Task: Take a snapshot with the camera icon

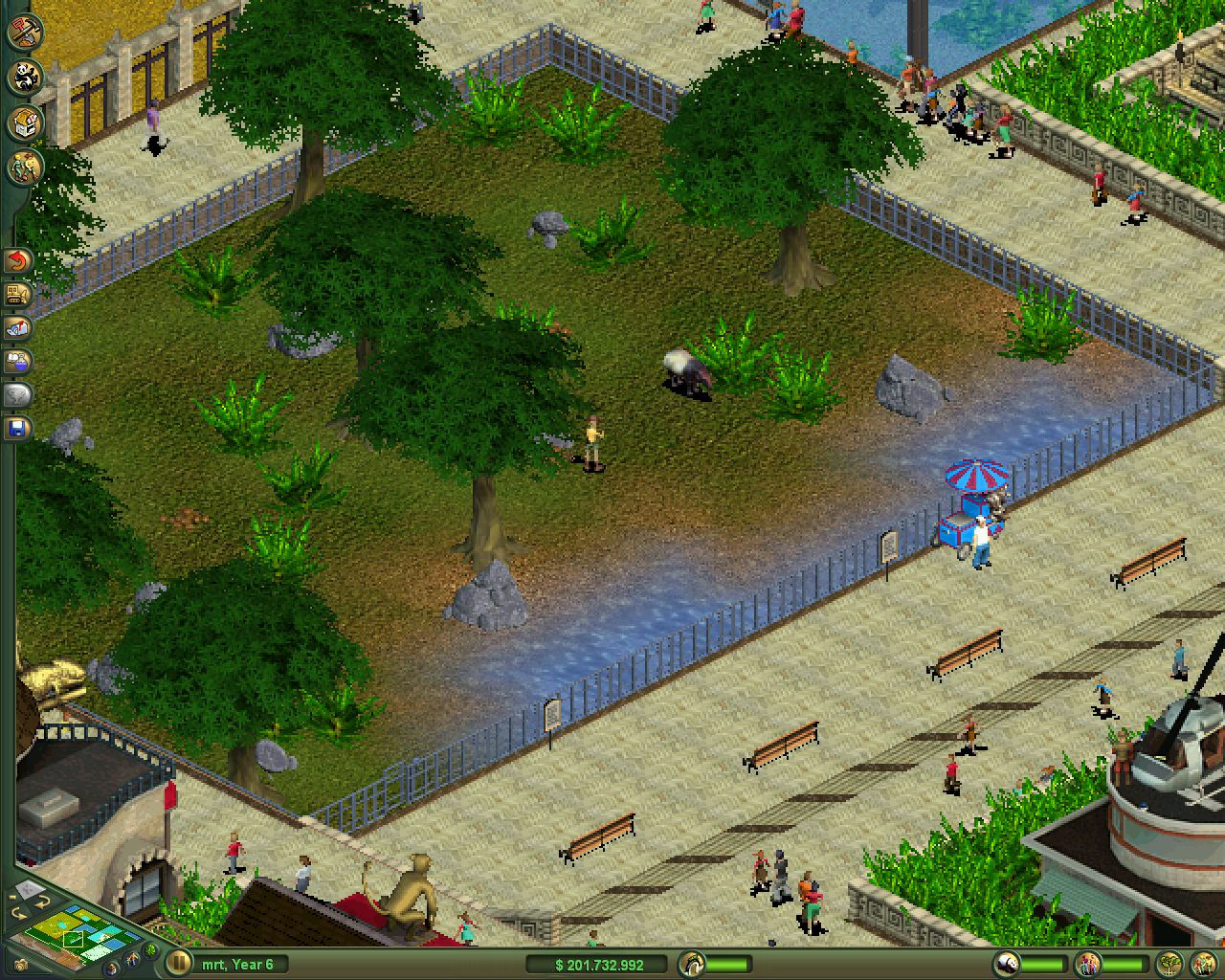Action: 21,965
